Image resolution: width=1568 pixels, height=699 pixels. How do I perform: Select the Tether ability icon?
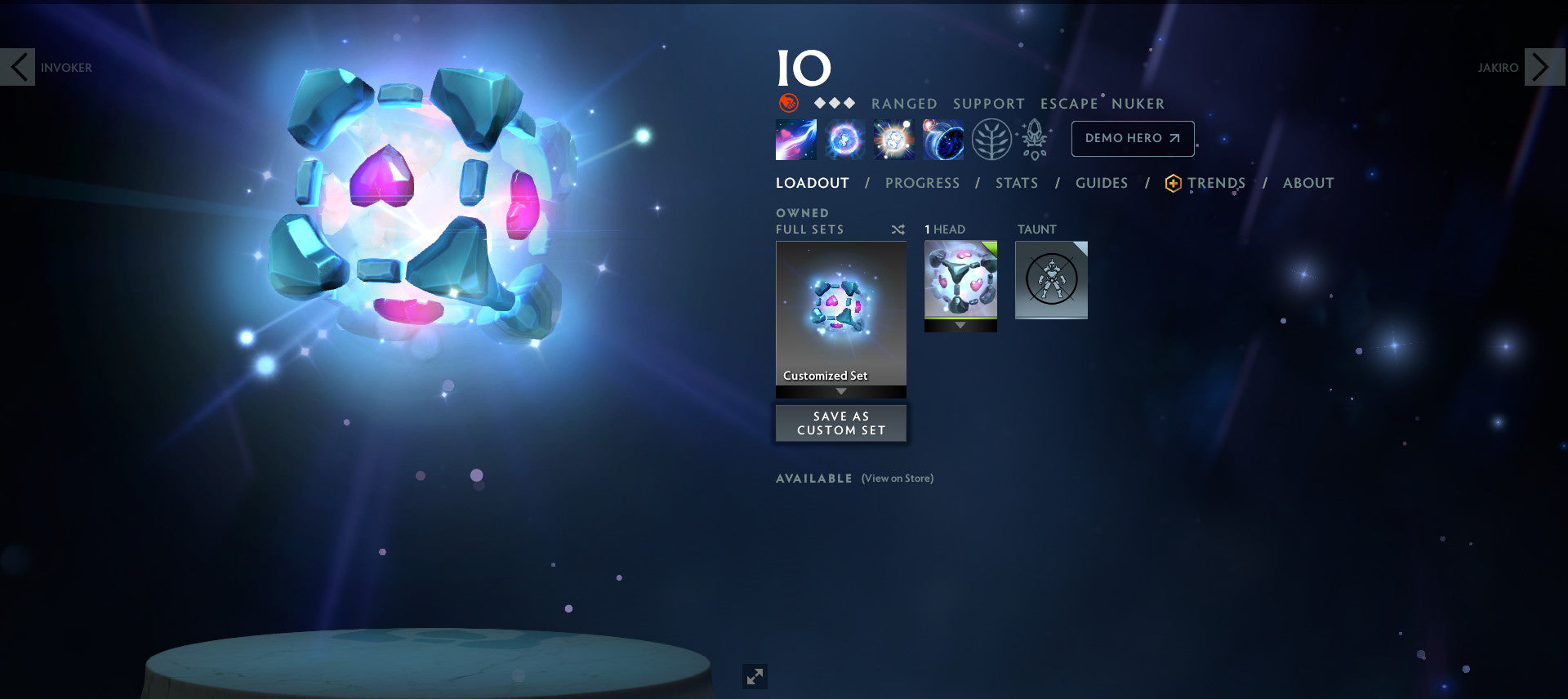tap(795, 139)
